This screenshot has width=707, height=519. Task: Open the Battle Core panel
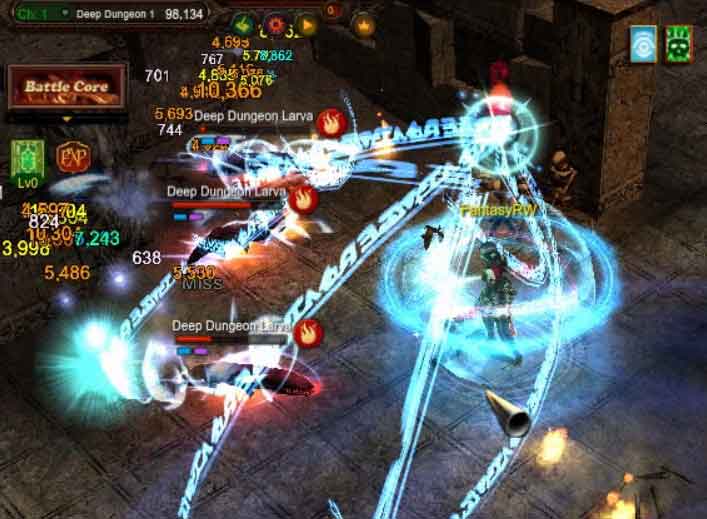click(x=66, y=88)
